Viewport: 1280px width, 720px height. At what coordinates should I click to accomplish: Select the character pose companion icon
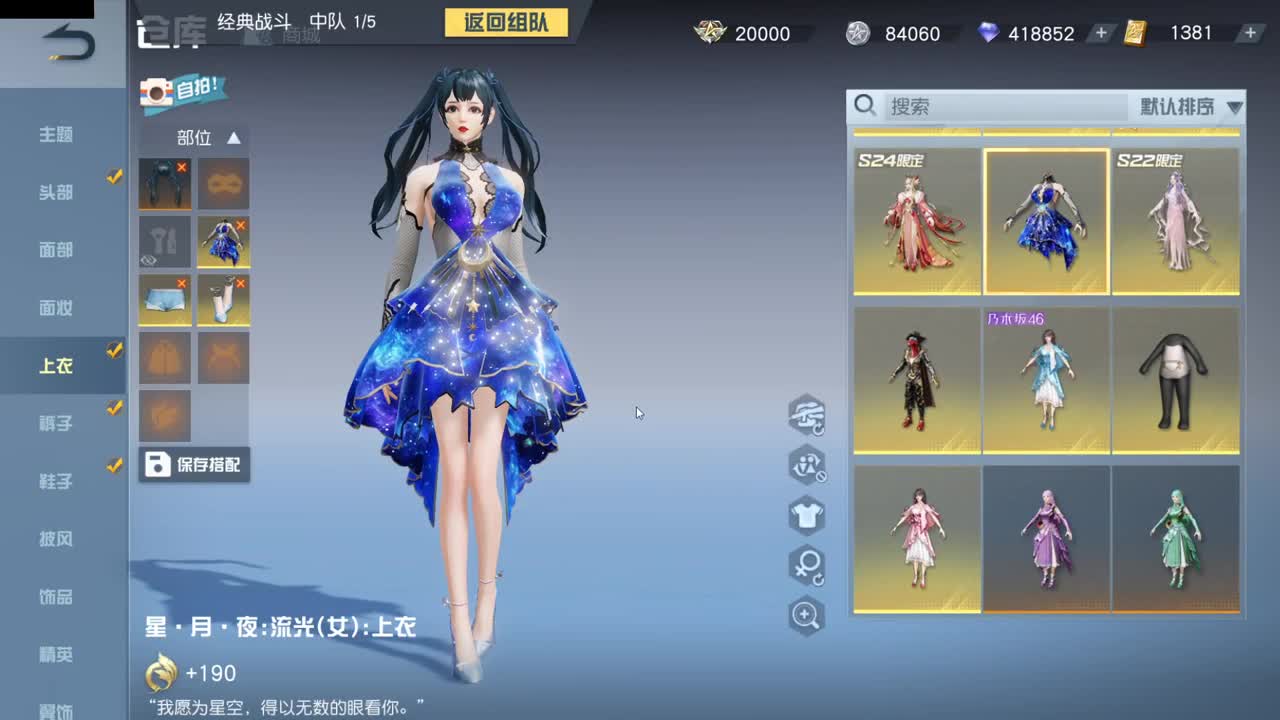point(807,467)
